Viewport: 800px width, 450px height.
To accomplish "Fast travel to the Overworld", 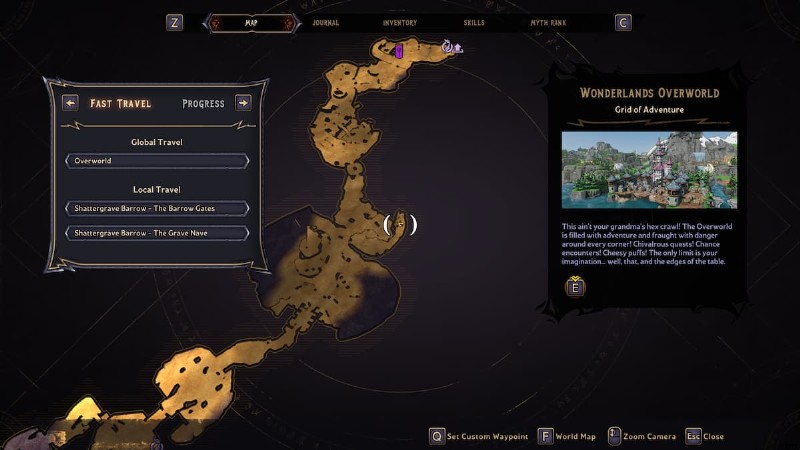I will pyautogui.click(x=157, y=160).
